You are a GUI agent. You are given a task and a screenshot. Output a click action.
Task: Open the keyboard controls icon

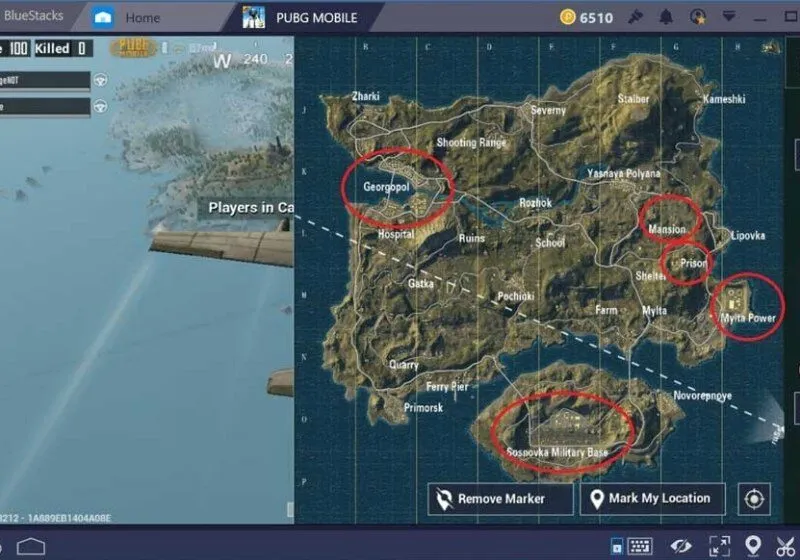pos(639,545)
